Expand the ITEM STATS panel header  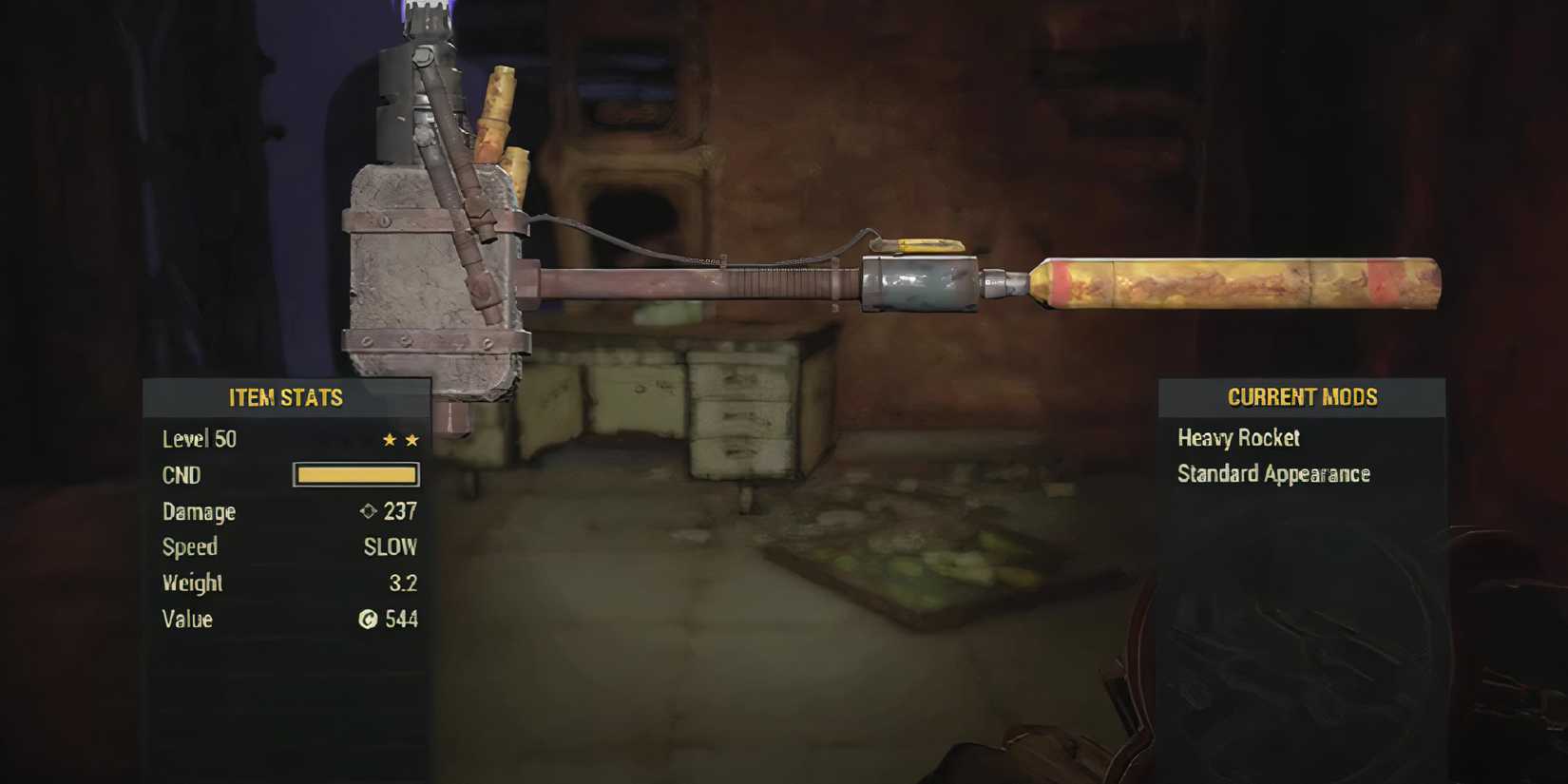click(284, 398)
